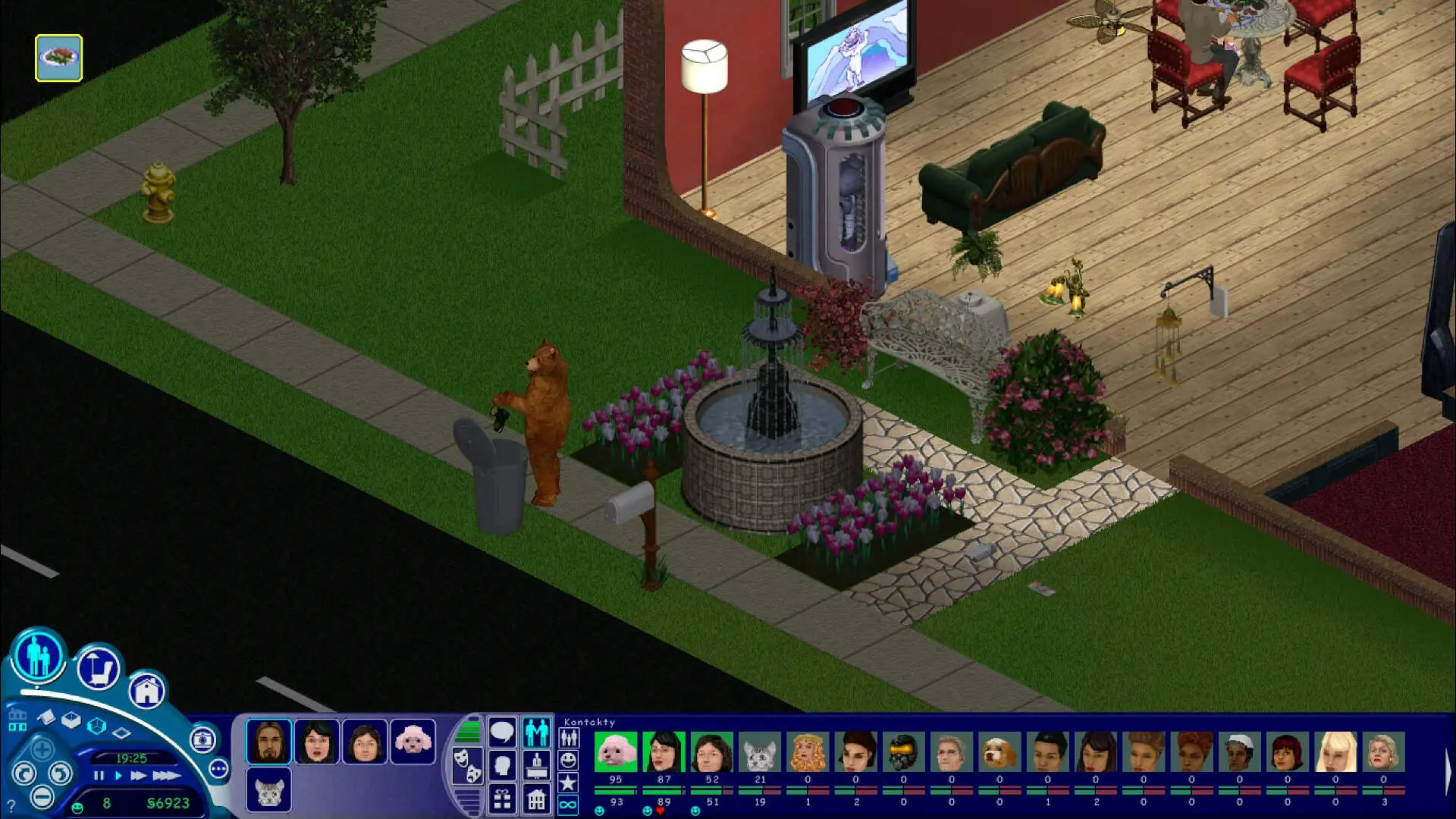Open the options menu with three dots
The height and width of the screenshot is (819, 1456).
tap(218, 769)
